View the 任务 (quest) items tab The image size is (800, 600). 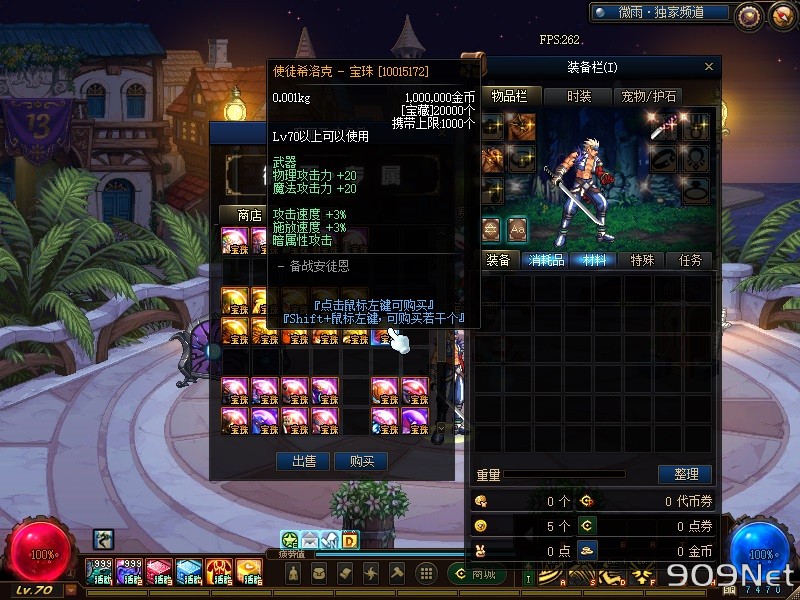691,260
